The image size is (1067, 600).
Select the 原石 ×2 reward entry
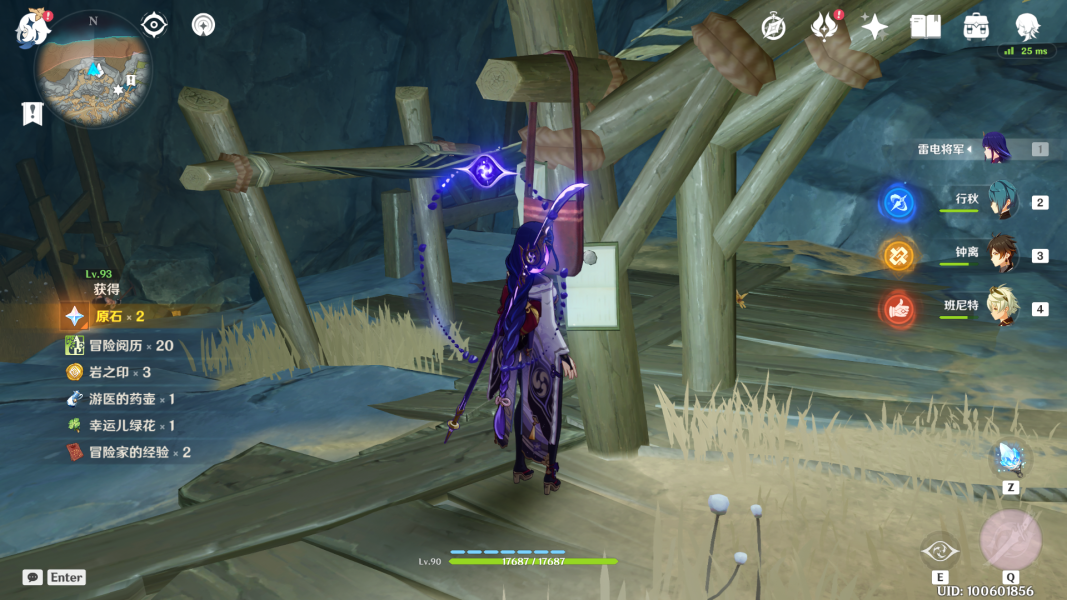(x=120, y=316)
